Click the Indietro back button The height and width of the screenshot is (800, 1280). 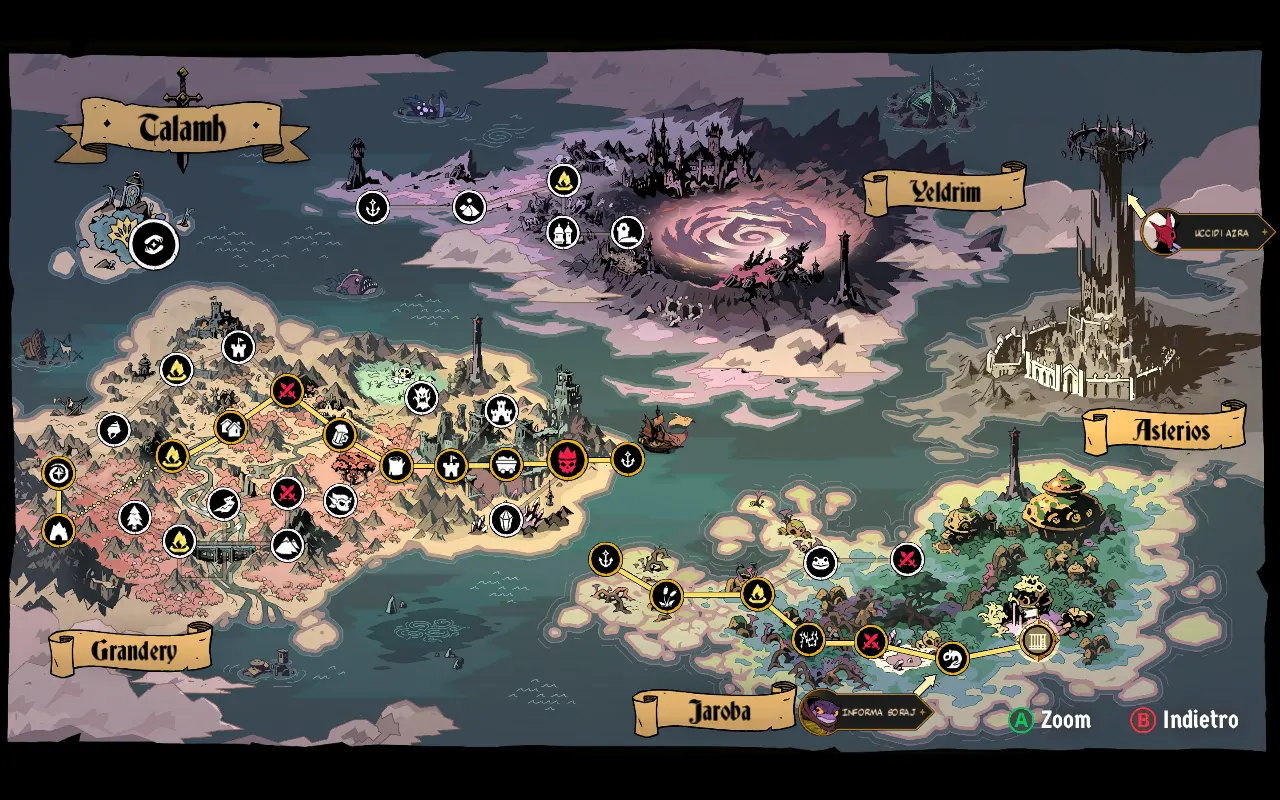1185,720
